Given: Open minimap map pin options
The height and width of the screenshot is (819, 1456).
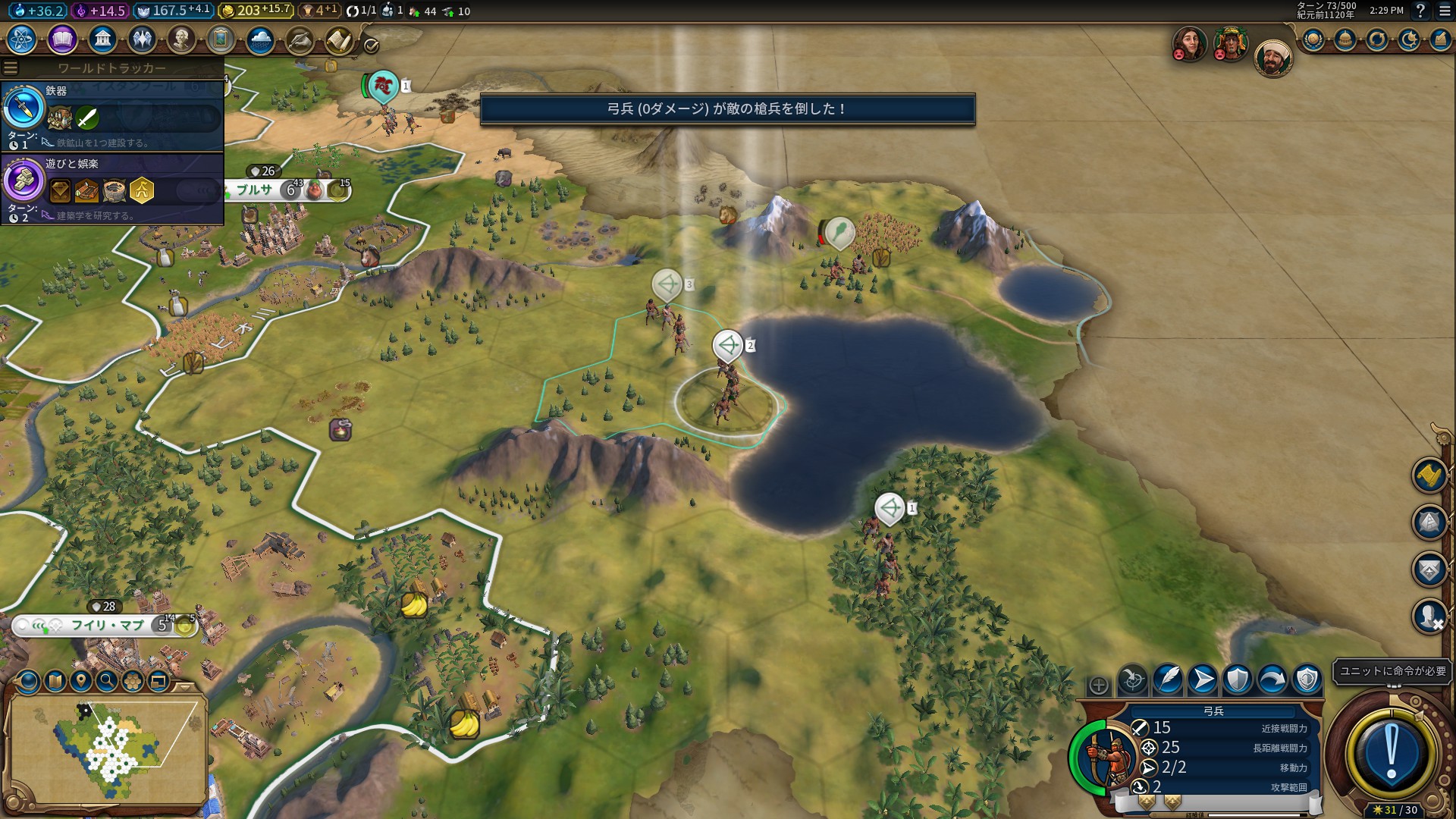Looking at the screenshot, I should (x=80, y=681).
